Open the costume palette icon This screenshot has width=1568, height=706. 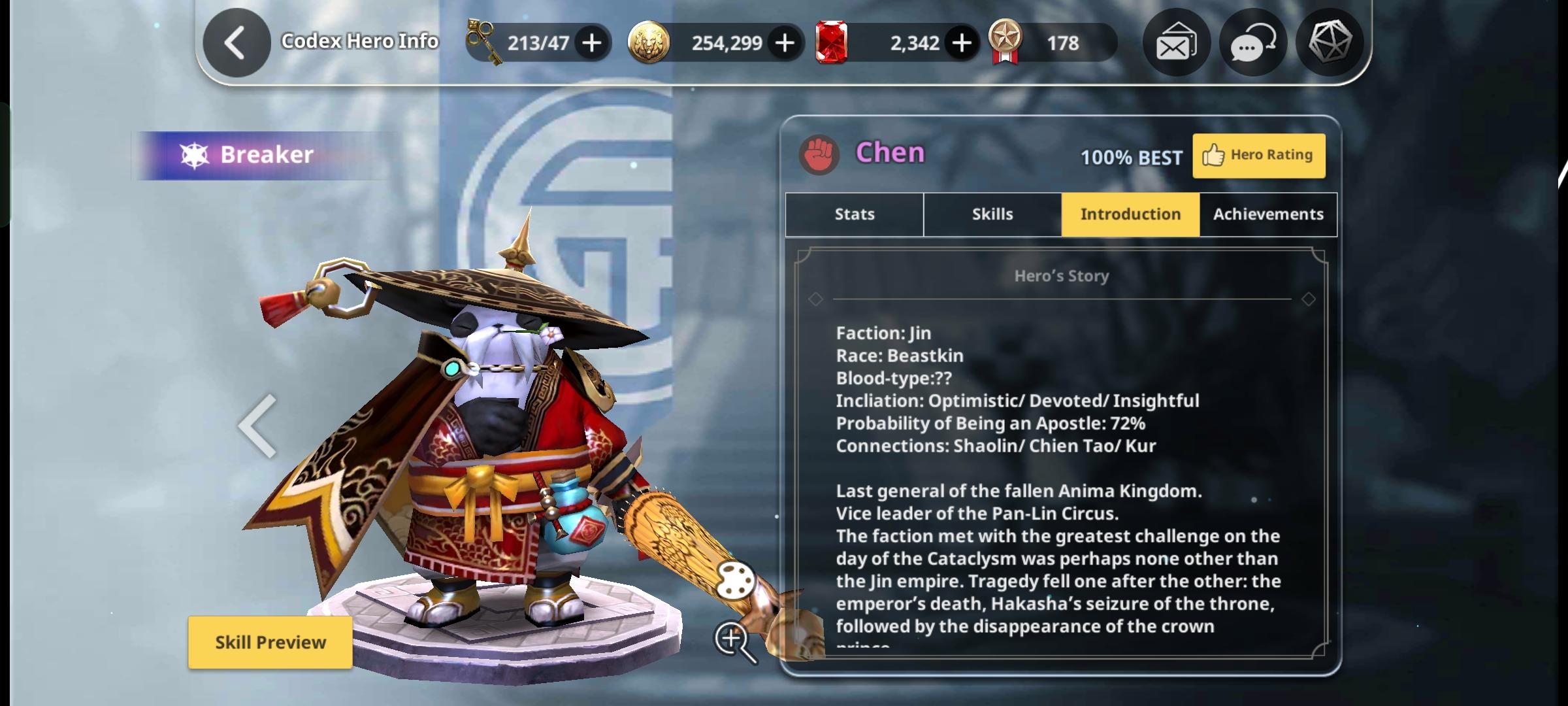pyautogui.click(x=735, y=579)
